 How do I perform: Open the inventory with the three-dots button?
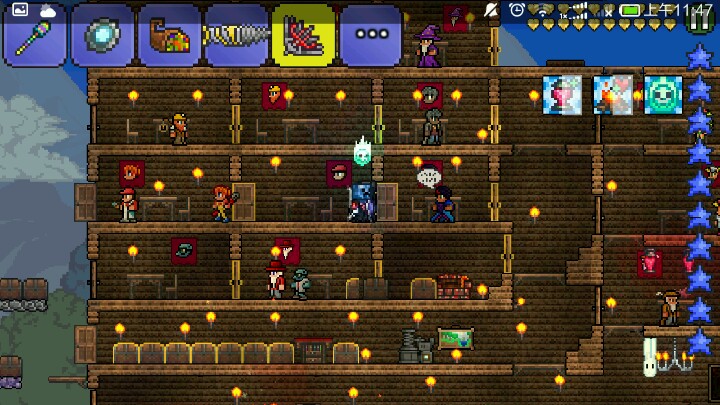(x=370, y=35)
